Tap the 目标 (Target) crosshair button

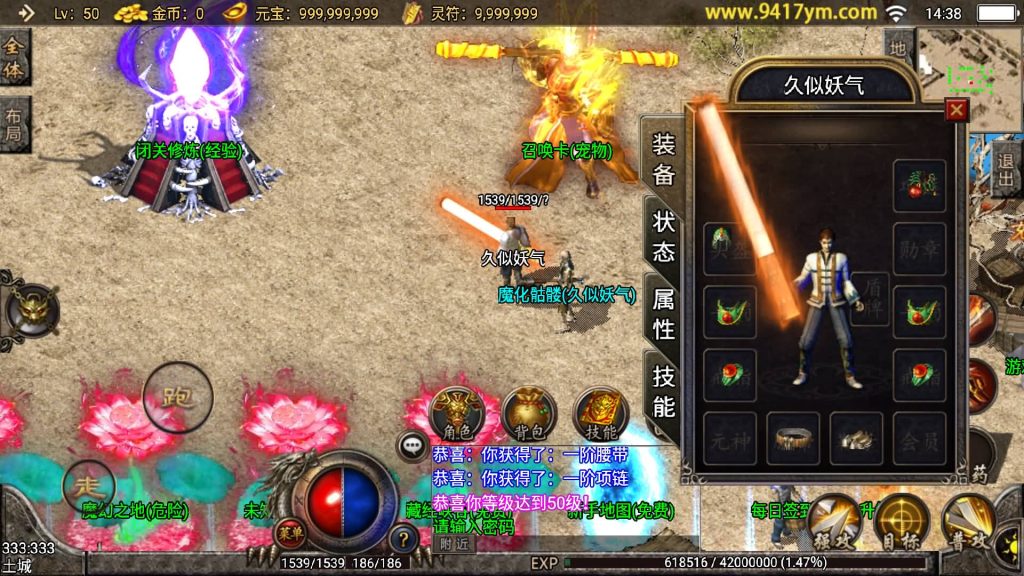901,521
